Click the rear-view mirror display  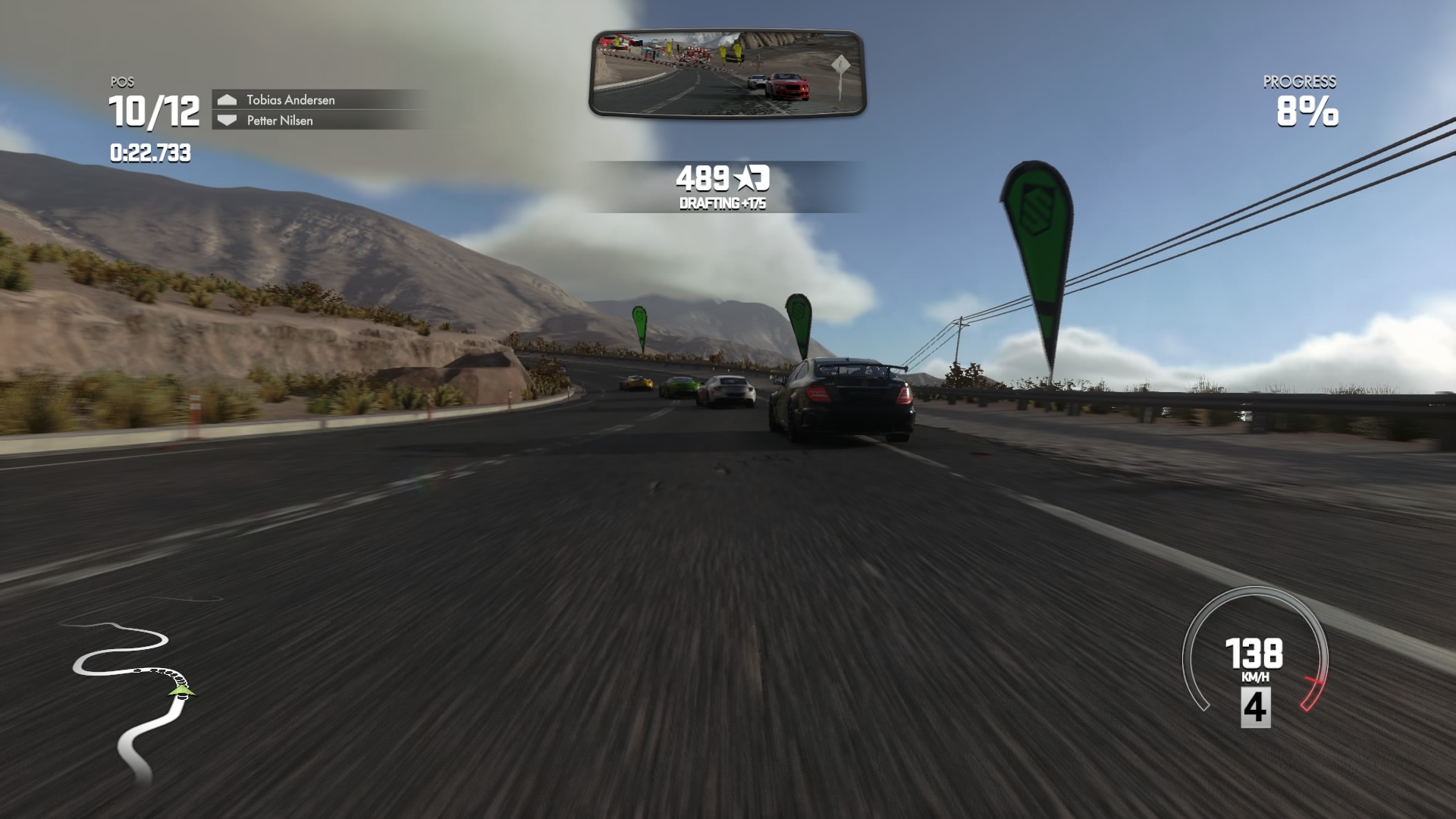pyautogui.click(x=727, y=74)
